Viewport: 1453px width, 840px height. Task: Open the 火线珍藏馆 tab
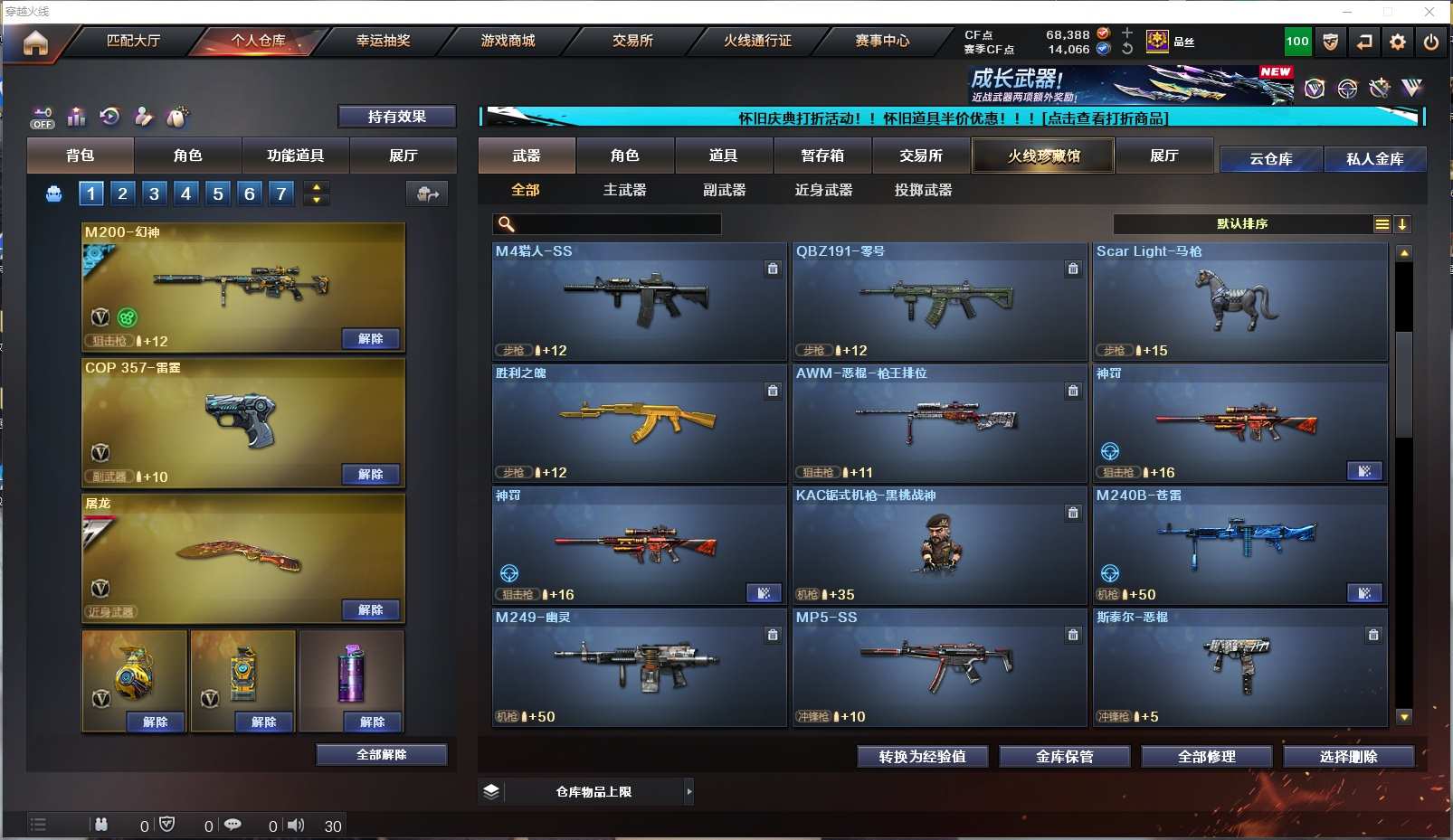pos(1043,156)
